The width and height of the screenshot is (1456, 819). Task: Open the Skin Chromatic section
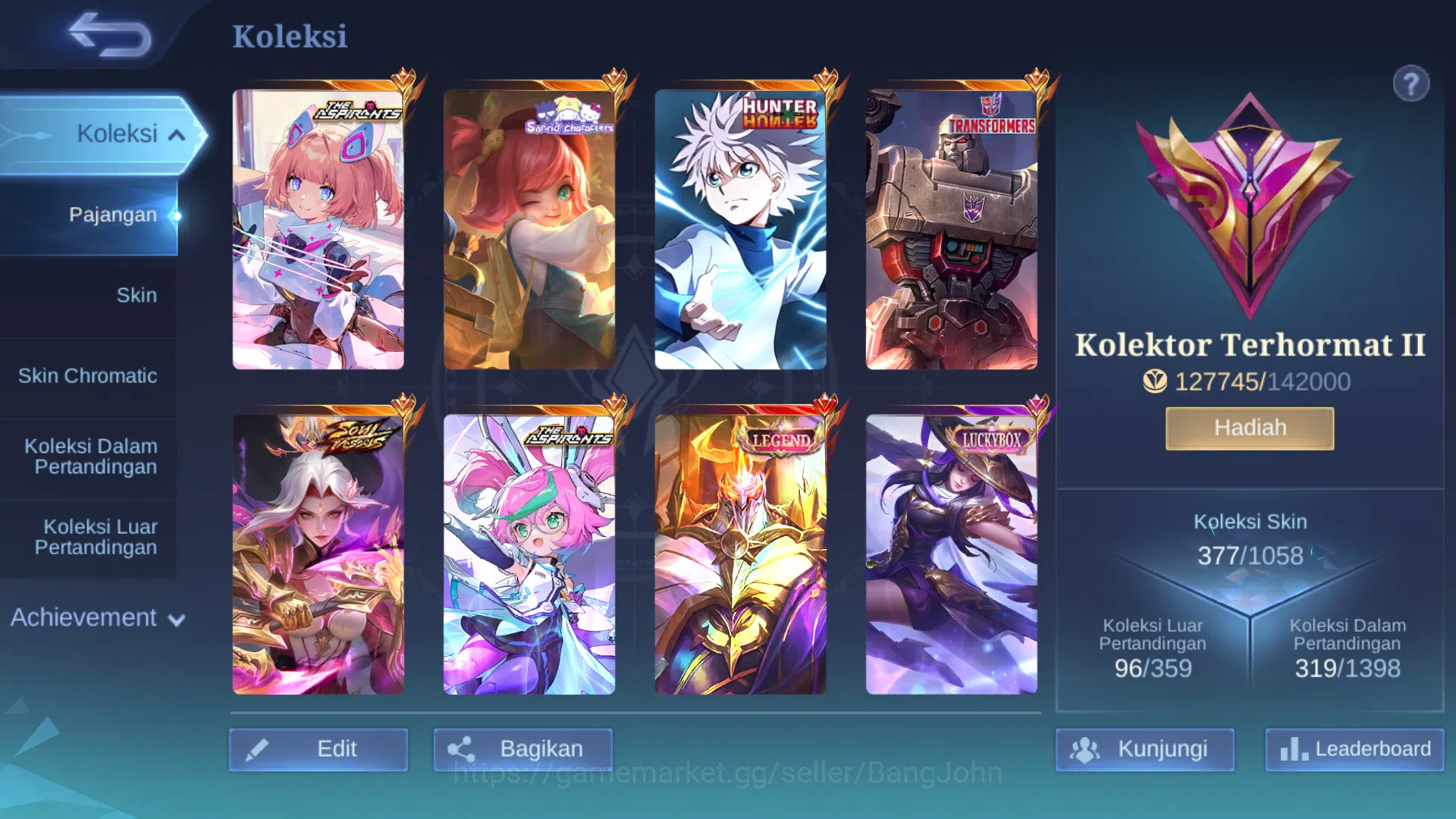pos(87,375)
